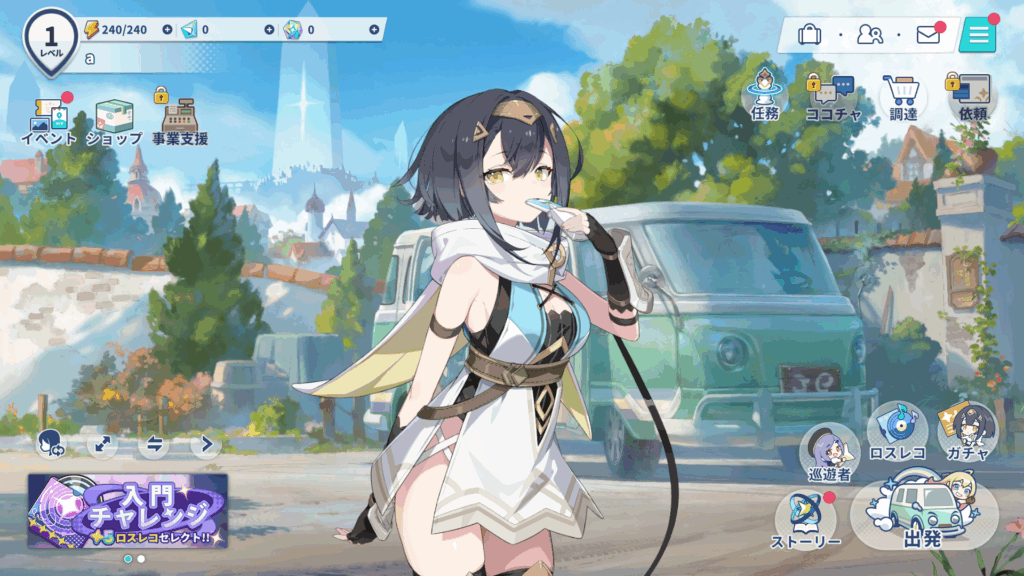Screen dimensions: 1024x576
Task: Open the 巡遊者 characters menu
Action: click(830, 452)
